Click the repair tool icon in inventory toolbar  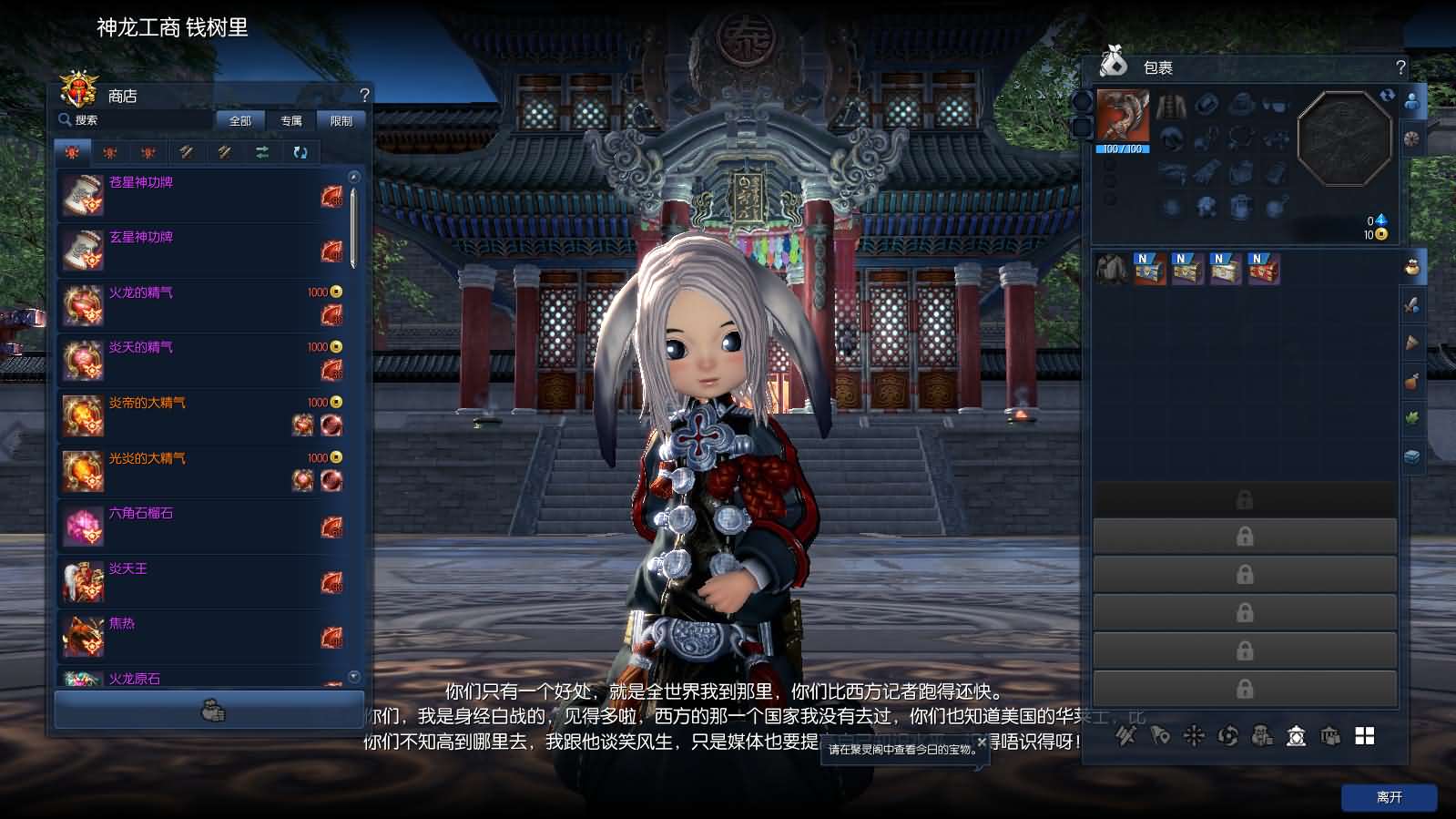point(1125,735)
